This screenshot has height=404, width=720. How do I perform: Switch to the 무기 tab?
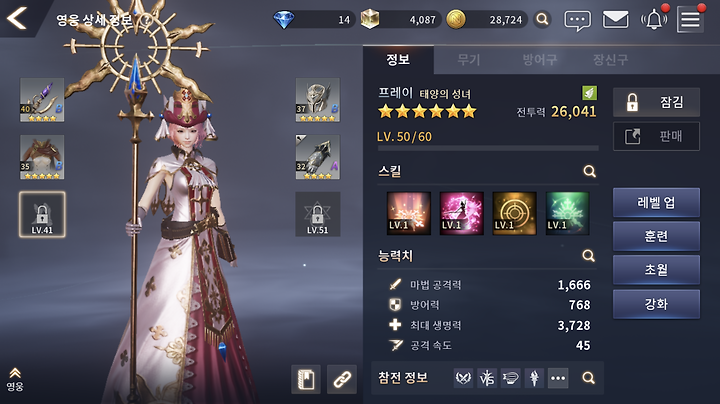[468, 60]
